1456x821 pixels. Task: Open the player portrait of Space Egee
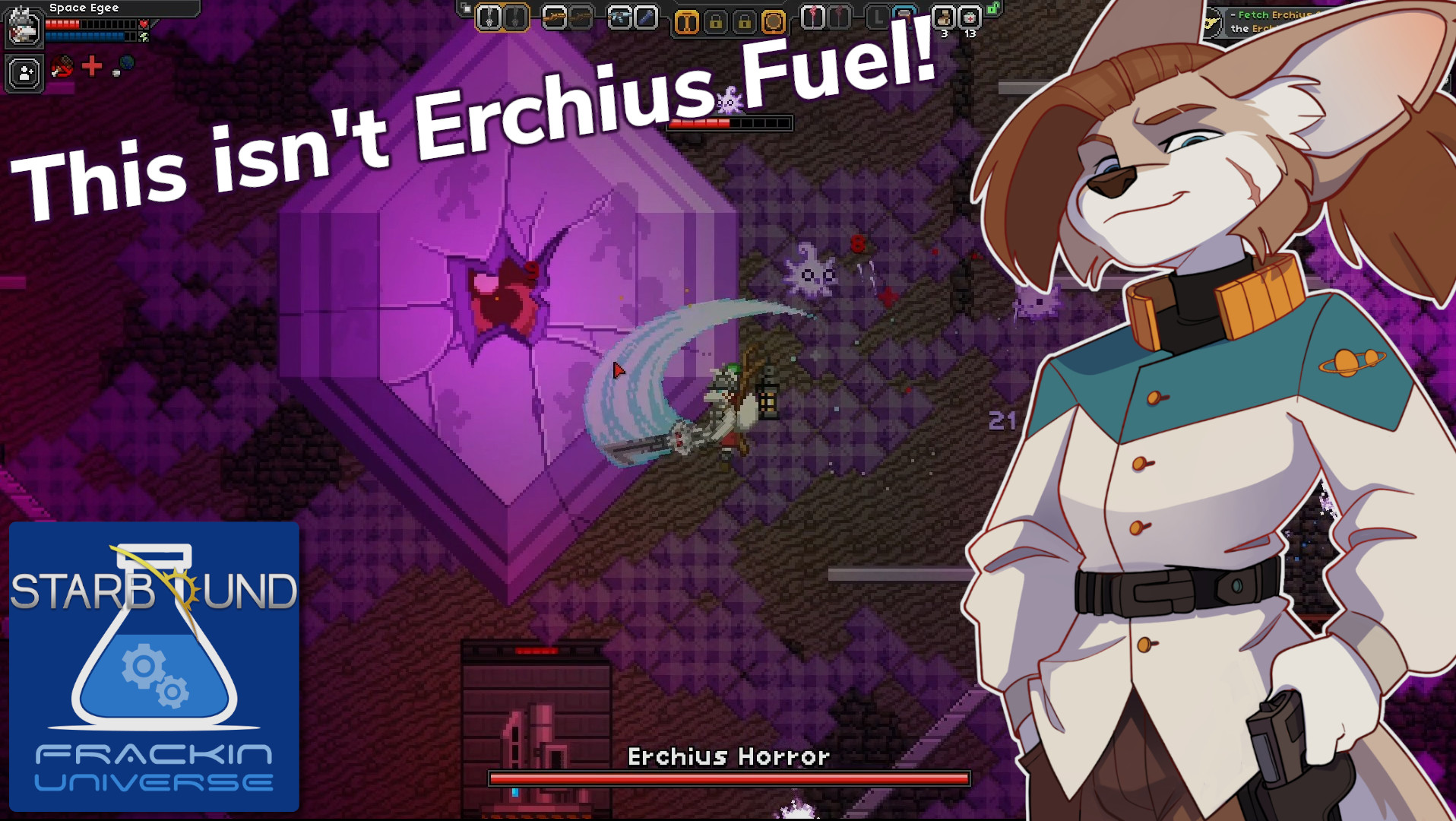pyautogui.click(x=24, y=30)
